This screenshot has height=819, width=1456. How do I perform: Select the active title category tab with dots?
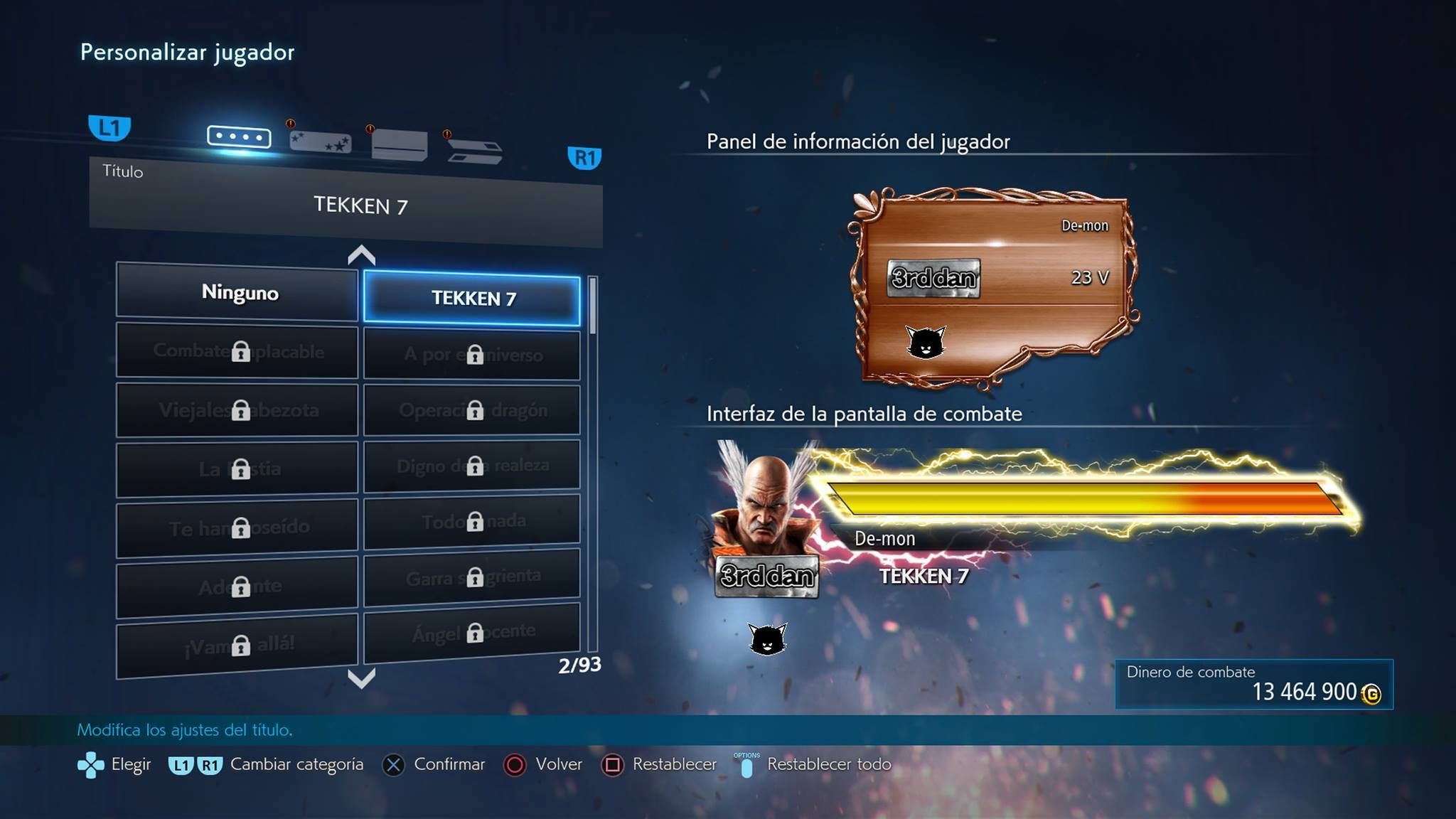point(239,136)
